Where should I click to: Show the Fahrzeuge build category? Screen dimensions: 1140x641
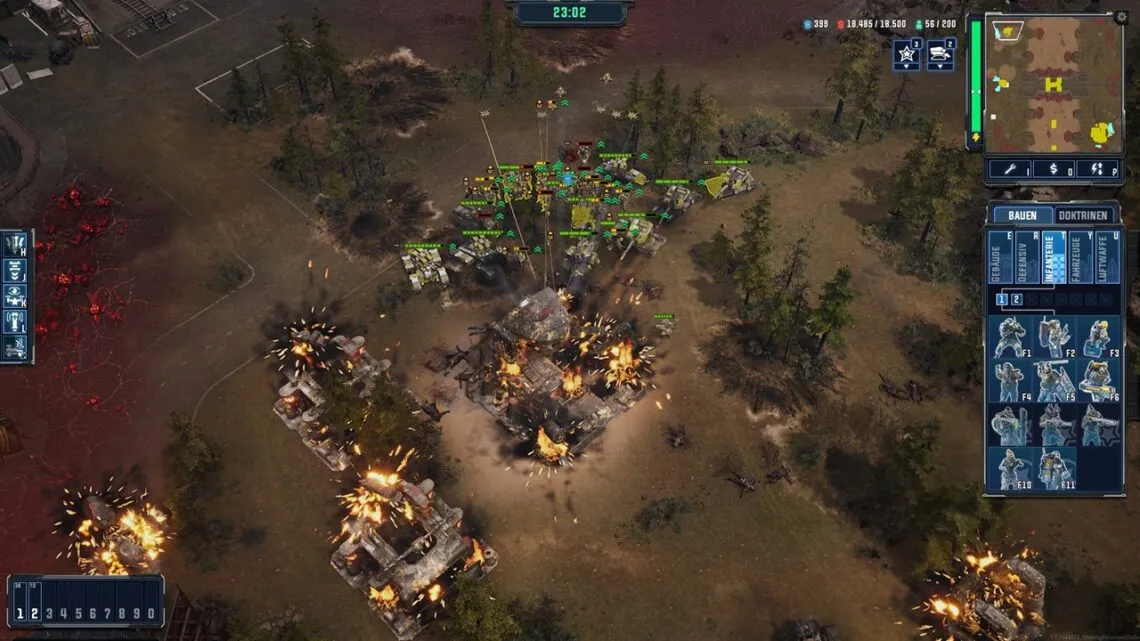[1080, 258]
